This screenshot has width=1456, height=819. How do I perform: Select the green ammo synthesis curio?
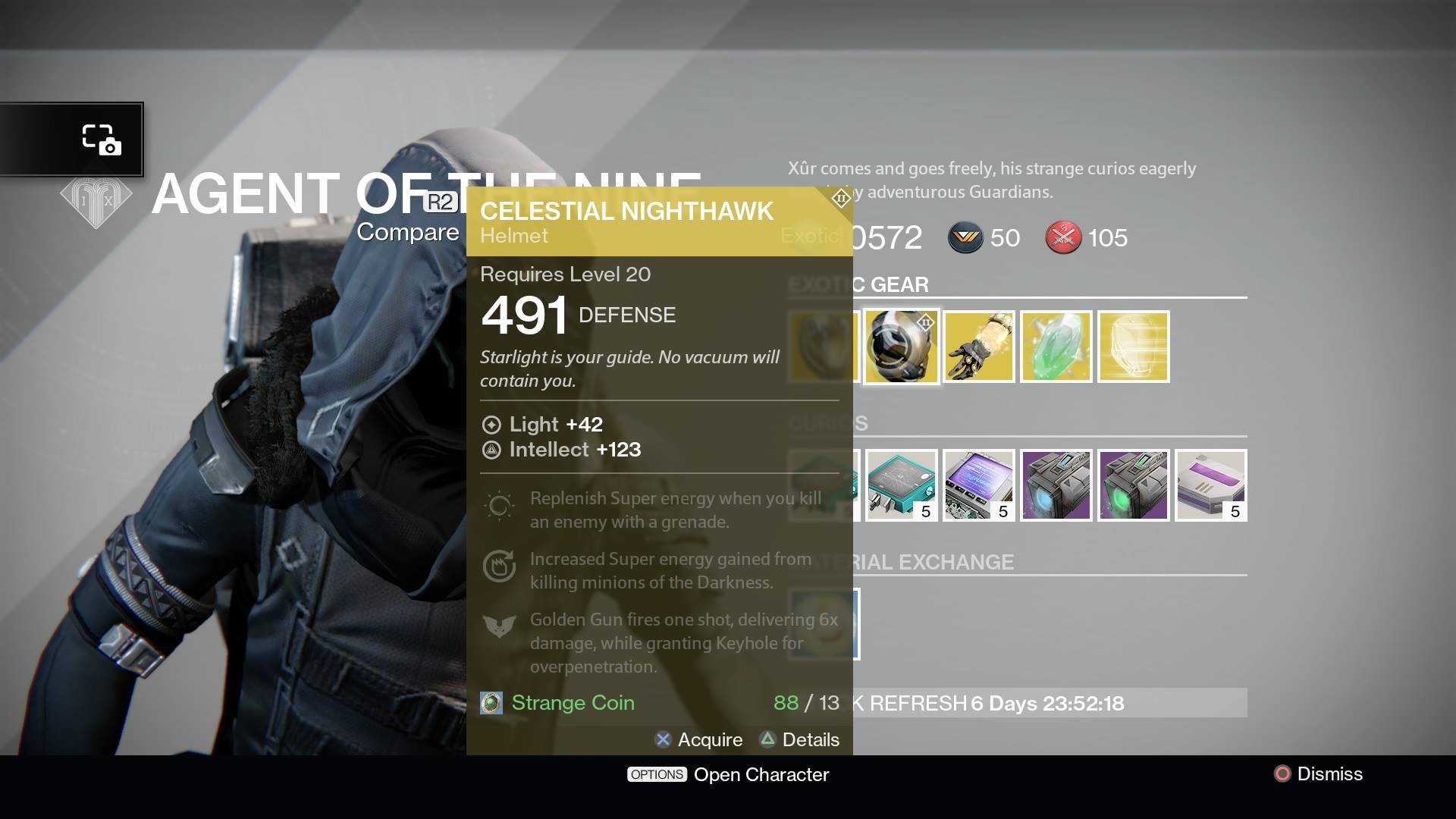1133,485
